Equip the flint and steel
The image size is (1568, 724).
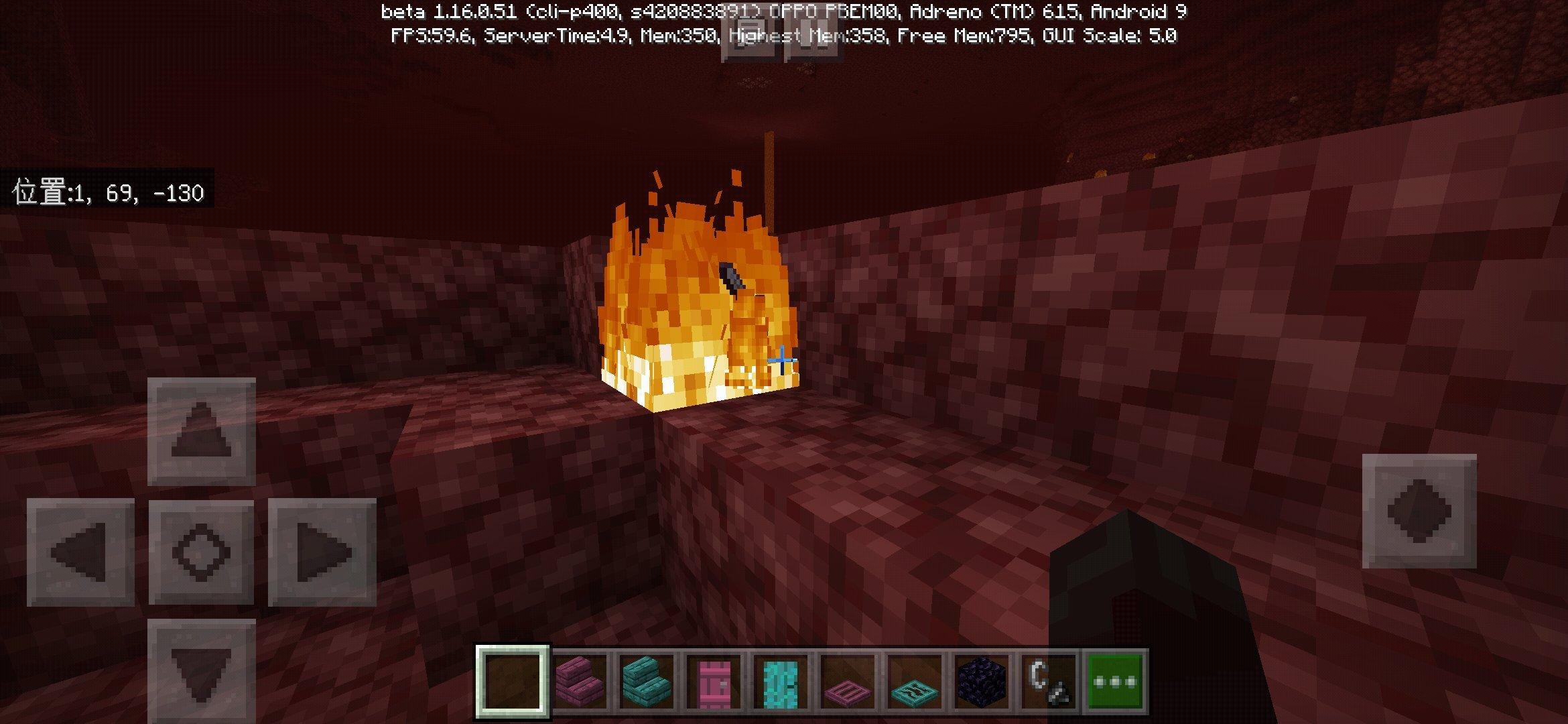(1047, 682)
